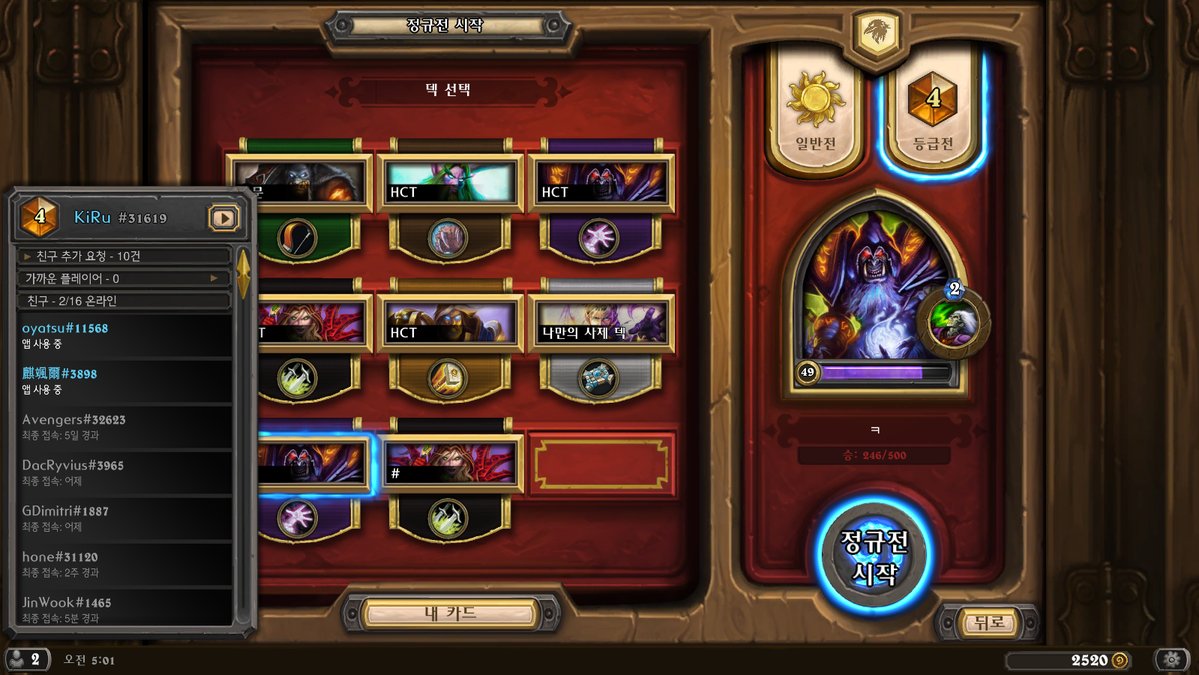Select the HCT Paladin deck

pyautogui.click(x=450, y=326)
